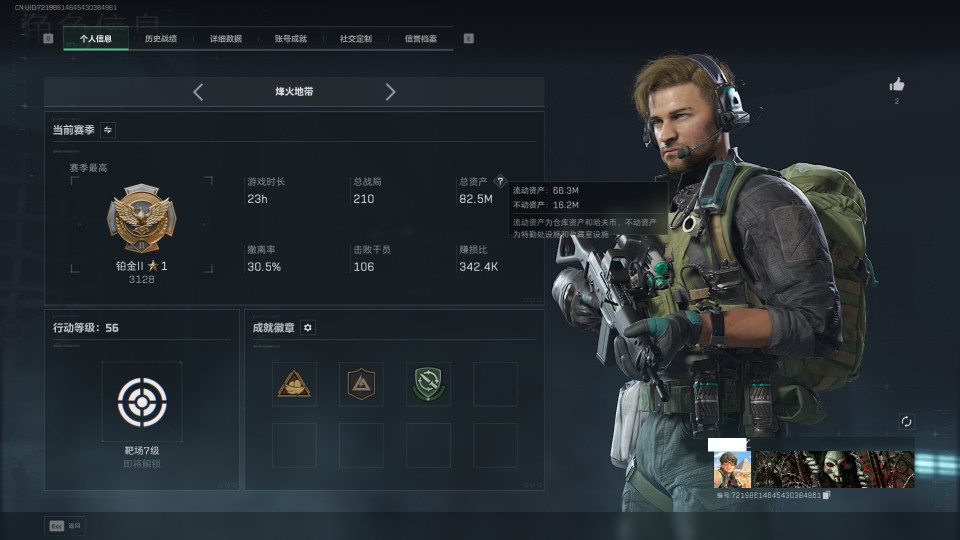Open the player avatar portrait
This screenshot has width=960, height=540.
[732, 469]
